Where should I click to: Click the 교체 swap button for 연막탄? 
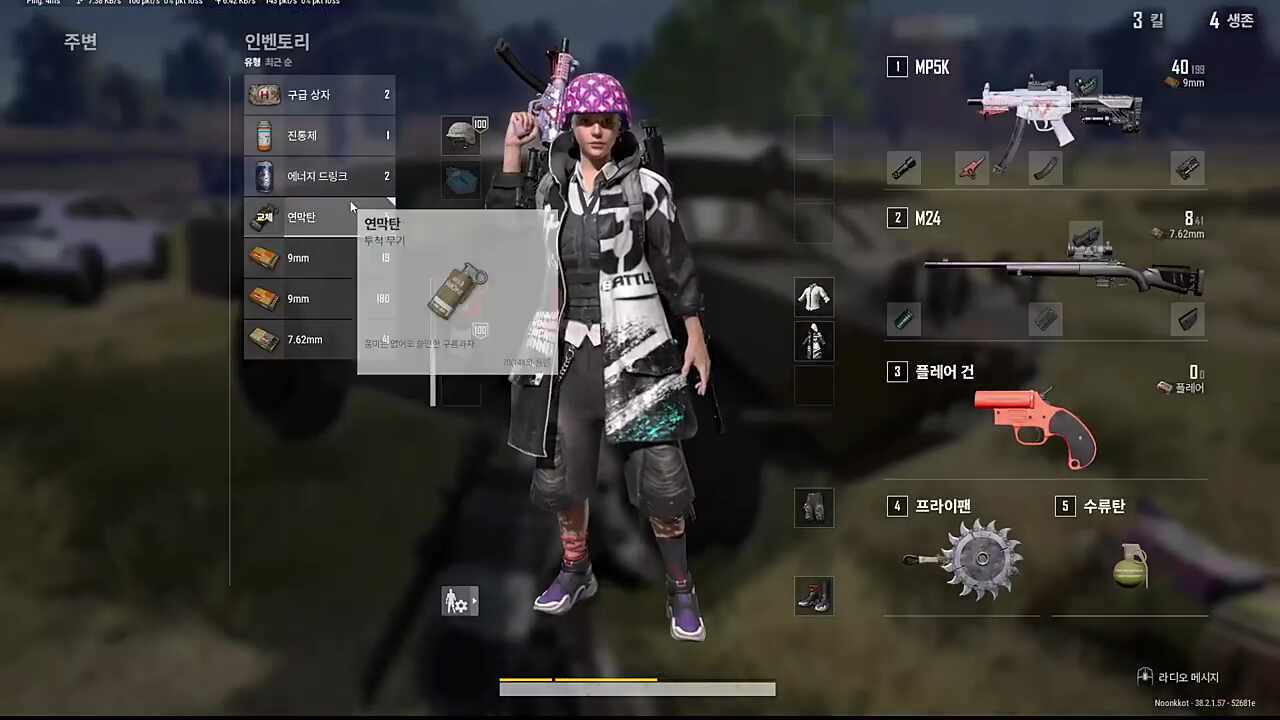click(264, 217)
